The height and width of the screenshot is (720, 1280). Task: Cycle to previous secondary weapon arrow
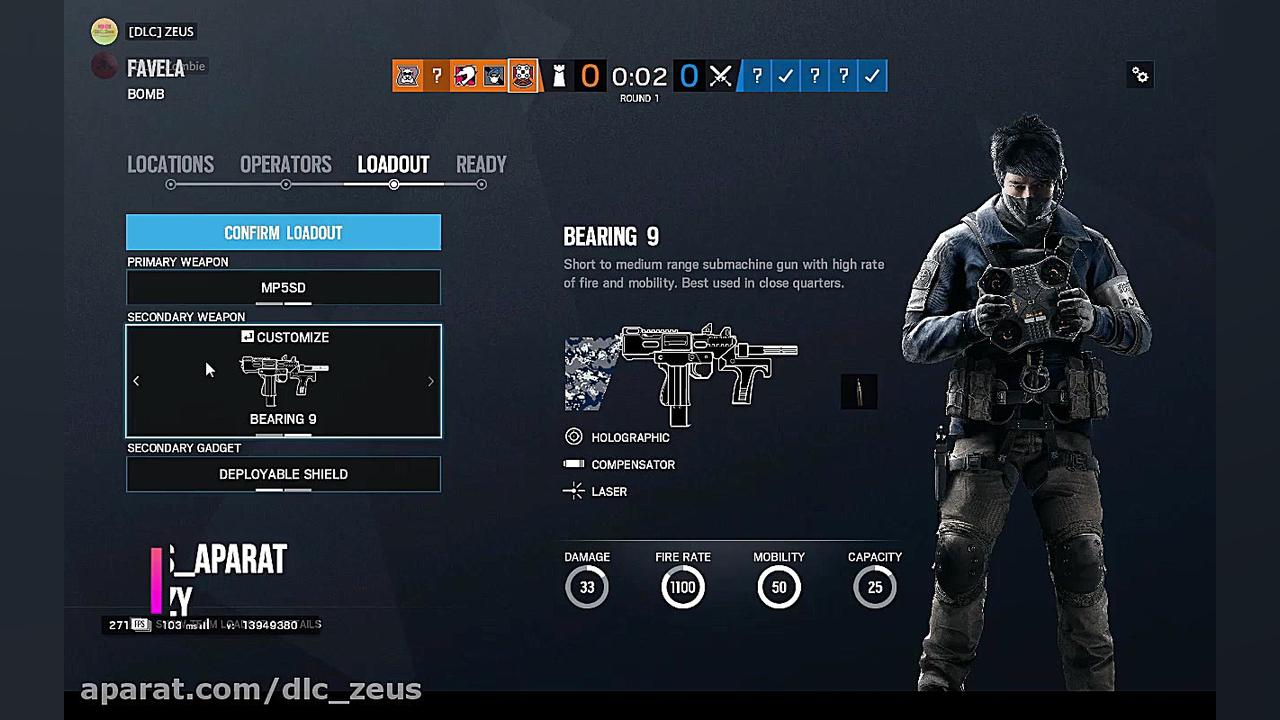pos(136,381)
